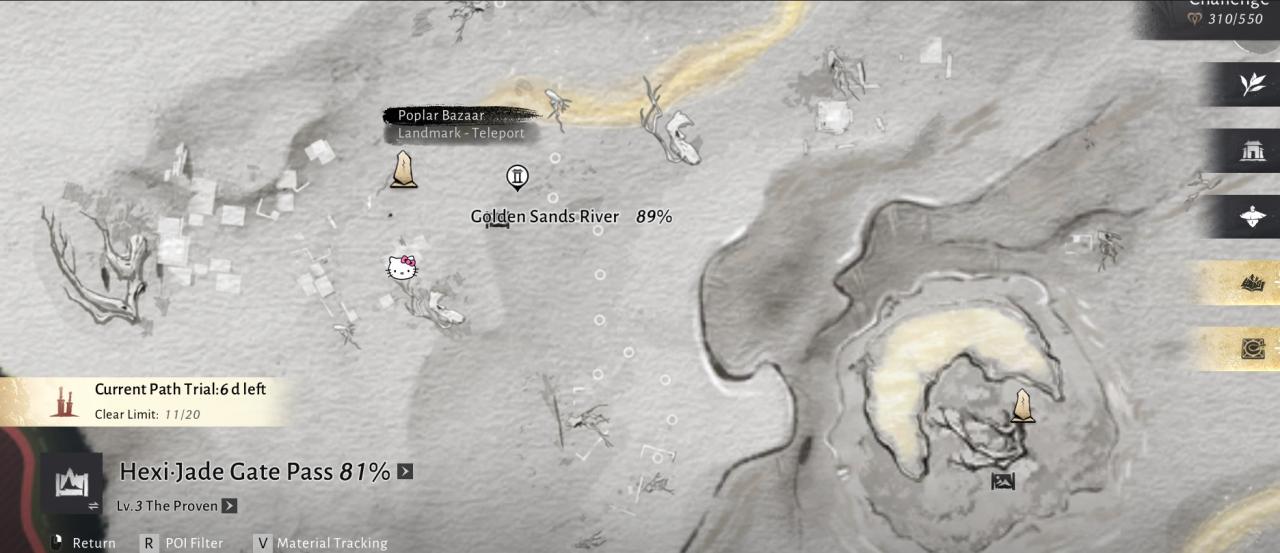
Task: Open the lotus ornament side tab
Action: tap(1252, 217)
